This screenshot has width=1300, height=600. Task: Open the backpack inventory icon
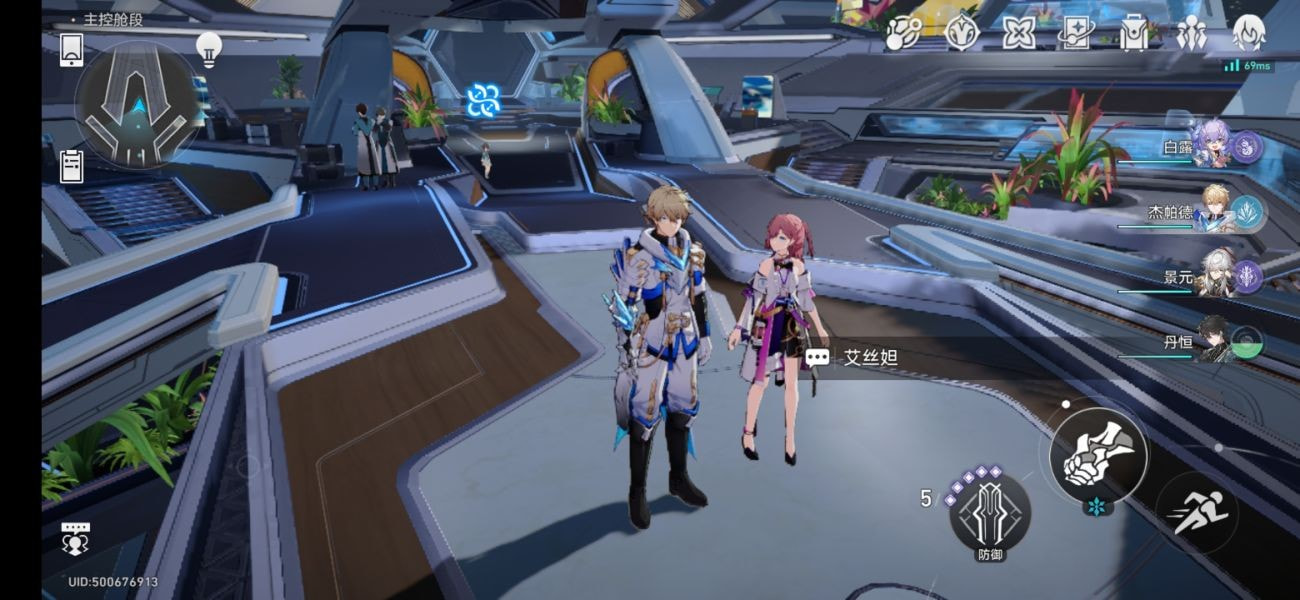coord(1133,34)
